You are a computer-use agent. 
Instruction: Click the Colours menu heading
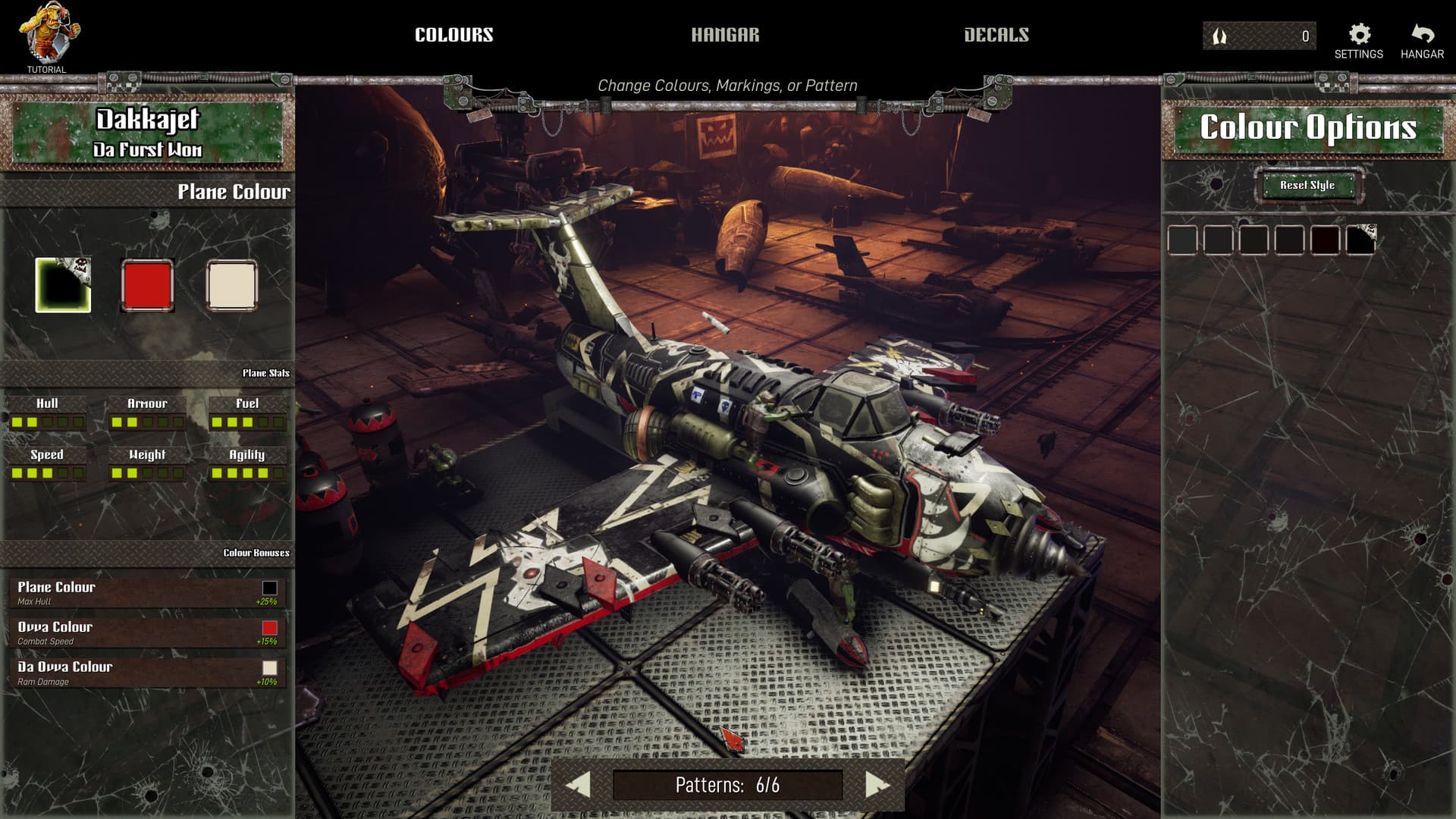(x=453, y=34)
